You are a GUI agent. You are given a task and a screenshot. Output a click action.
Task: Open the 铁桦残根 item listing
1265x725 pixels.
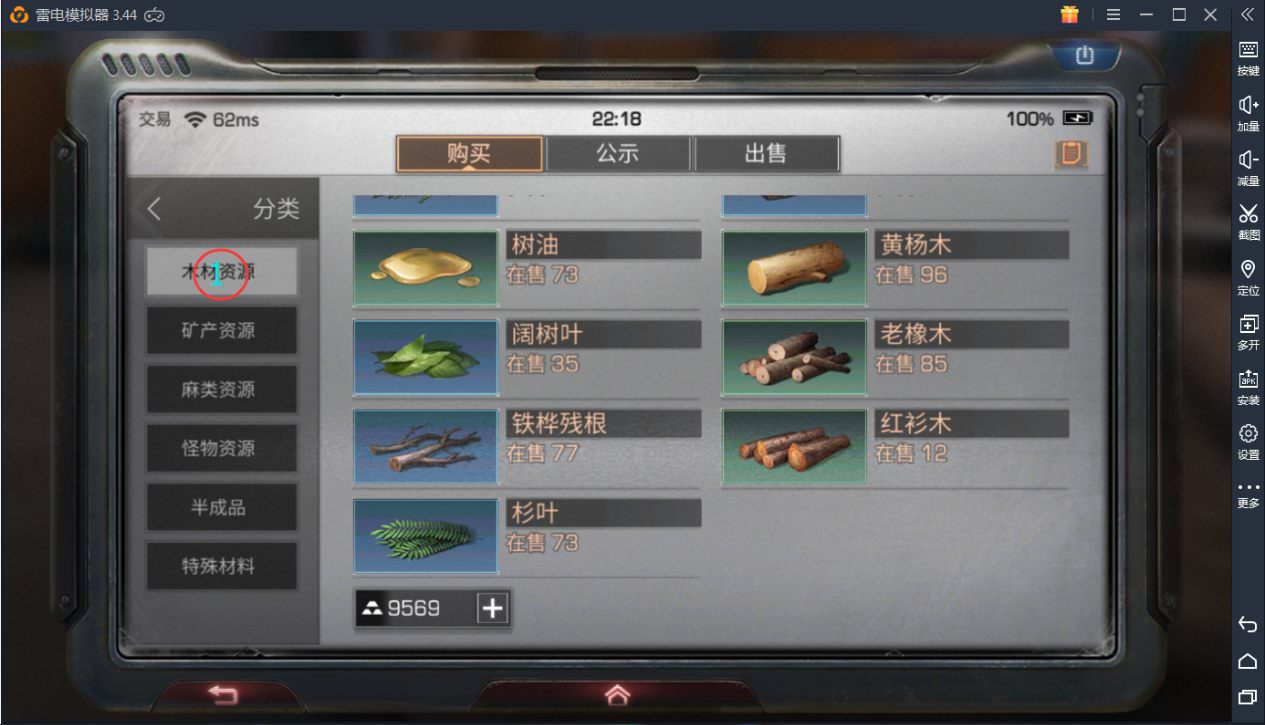527,445
